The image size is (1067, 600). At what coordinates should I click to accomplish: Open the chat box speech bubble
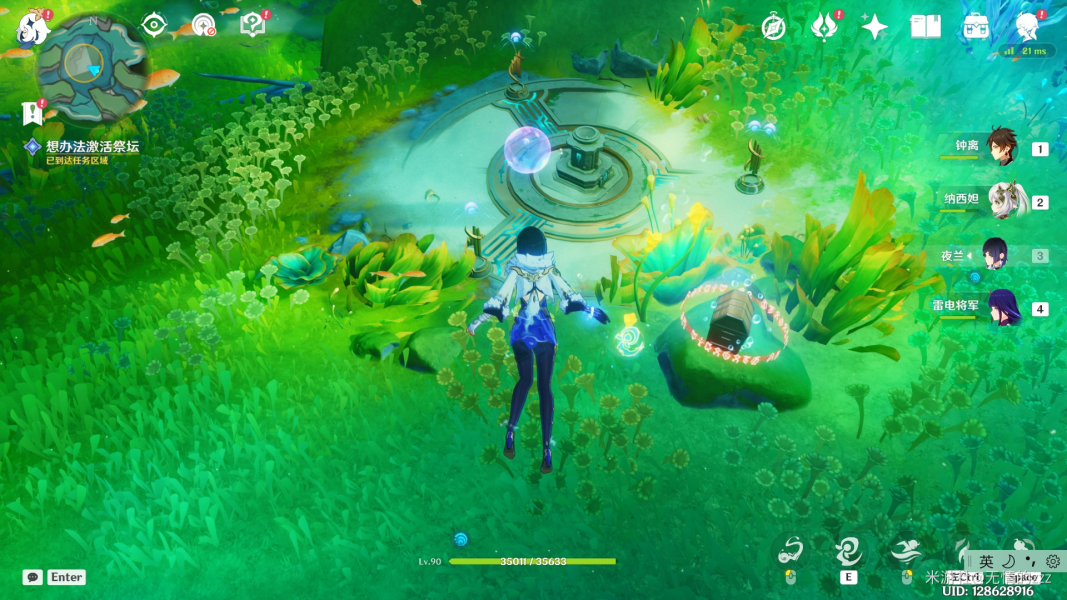33,577
